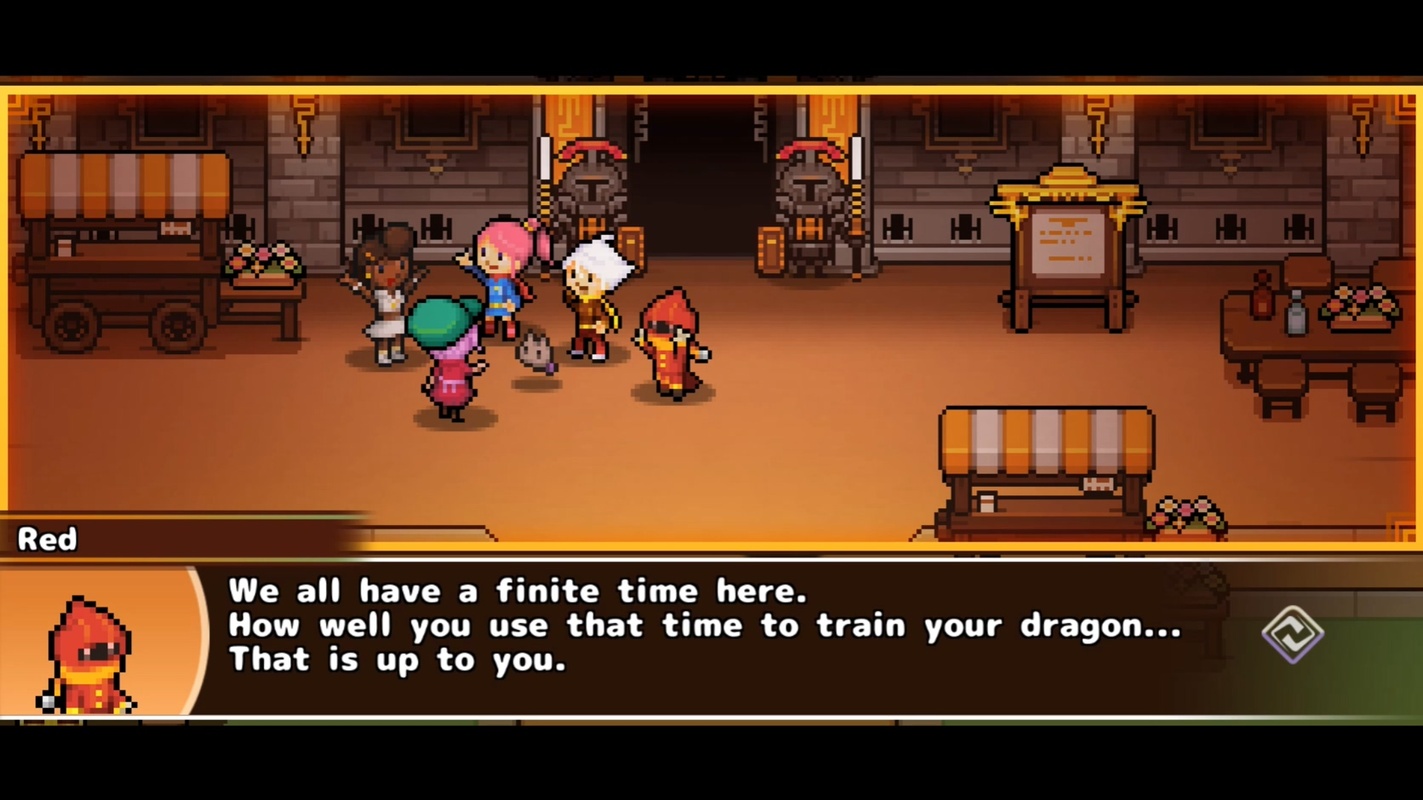Advance dialogue with the diamond continue icon

click(1292, 634)
